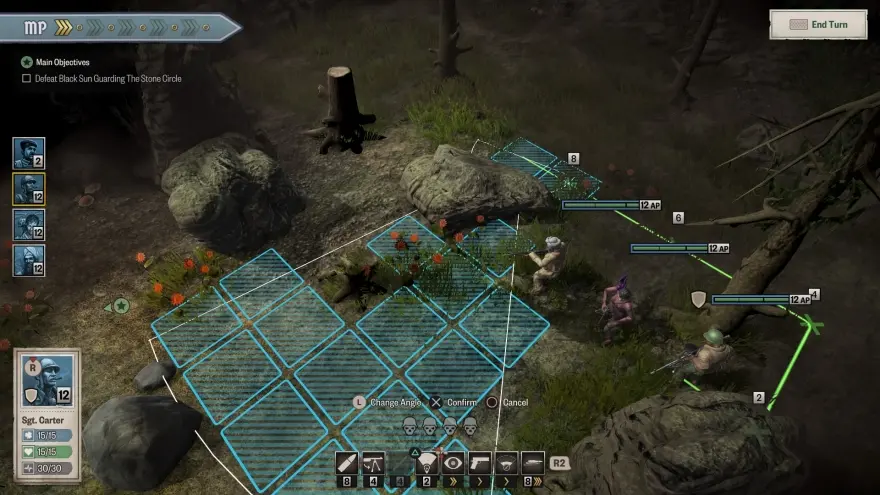Open Sgt. Carter's character card portrait
Image resolution: width=880 pixels, height=495 pixels.
(47, 381)
